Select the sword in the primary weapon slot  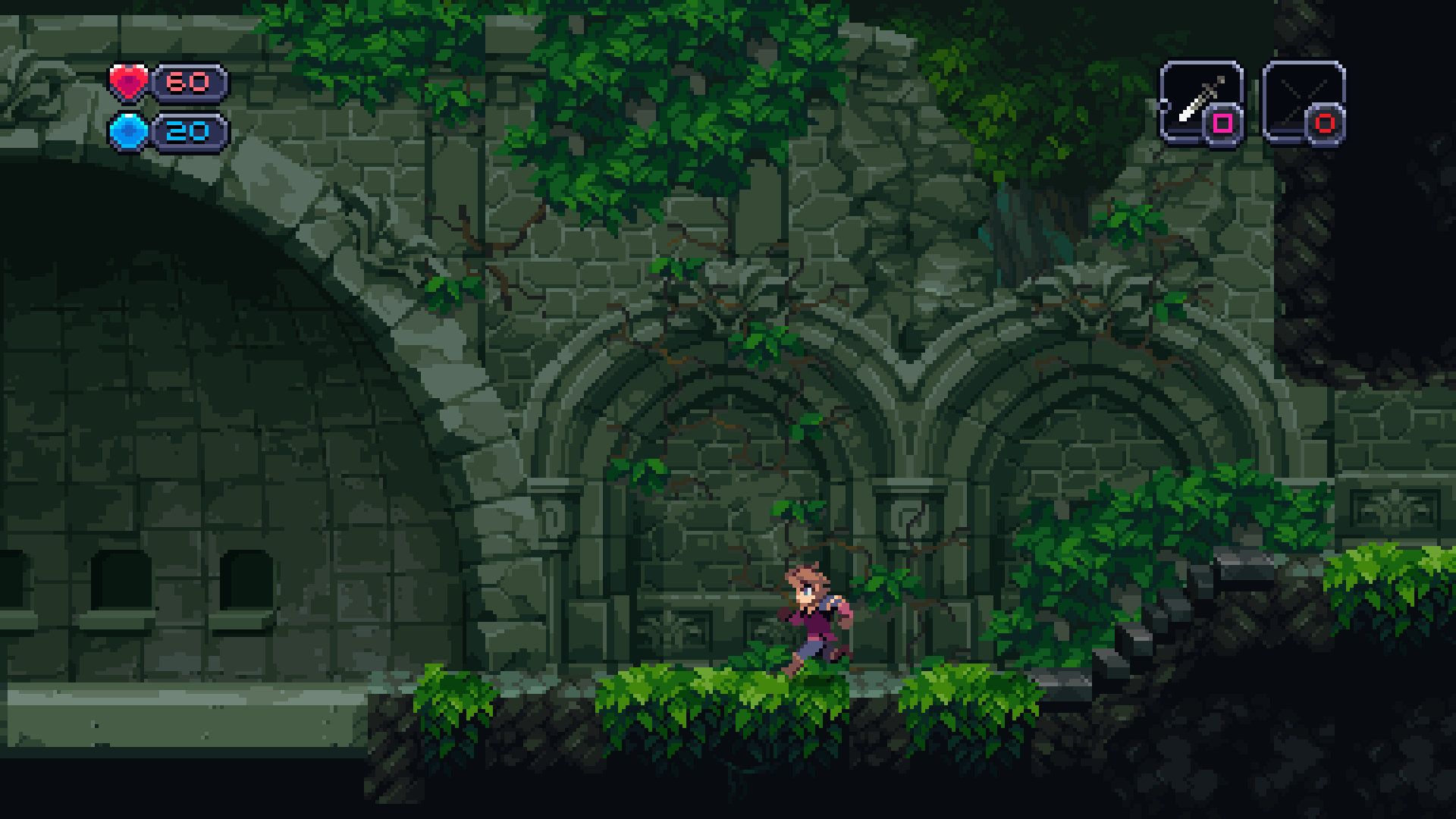(1200, 99)
